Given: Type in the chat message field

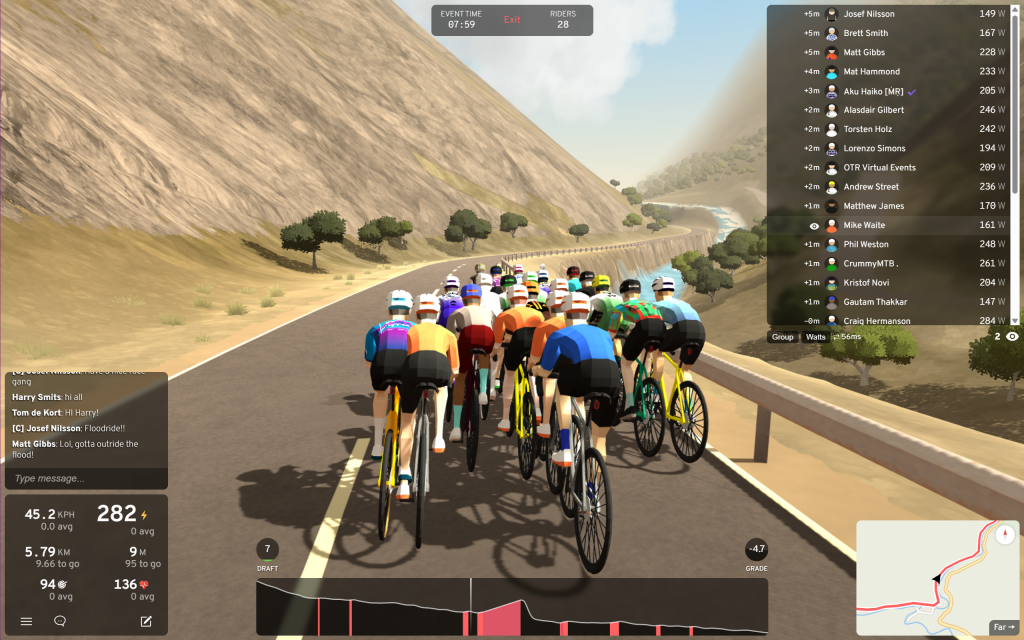Looking at the screenshot, I should tap(85, 478).
